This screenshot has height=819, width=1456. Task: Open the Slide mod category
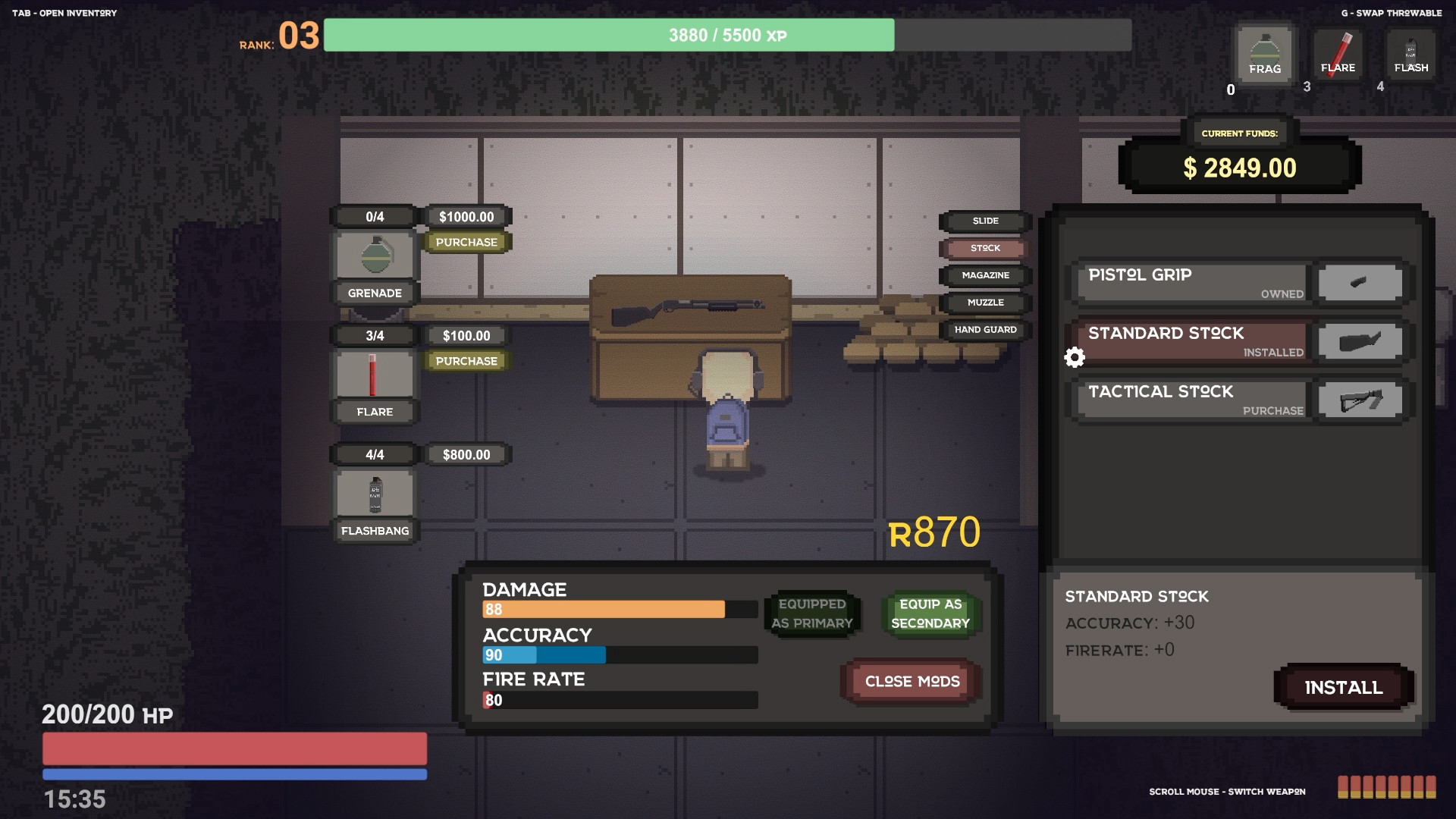(x=984, y=221)
